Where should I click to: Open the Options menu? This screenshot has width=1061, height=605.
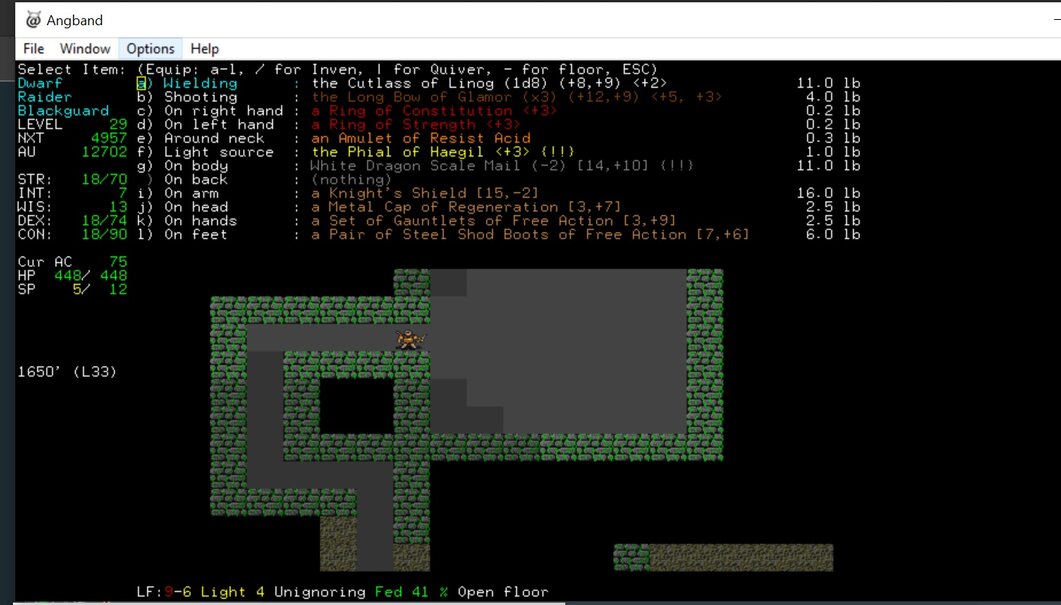pos(150,48)
